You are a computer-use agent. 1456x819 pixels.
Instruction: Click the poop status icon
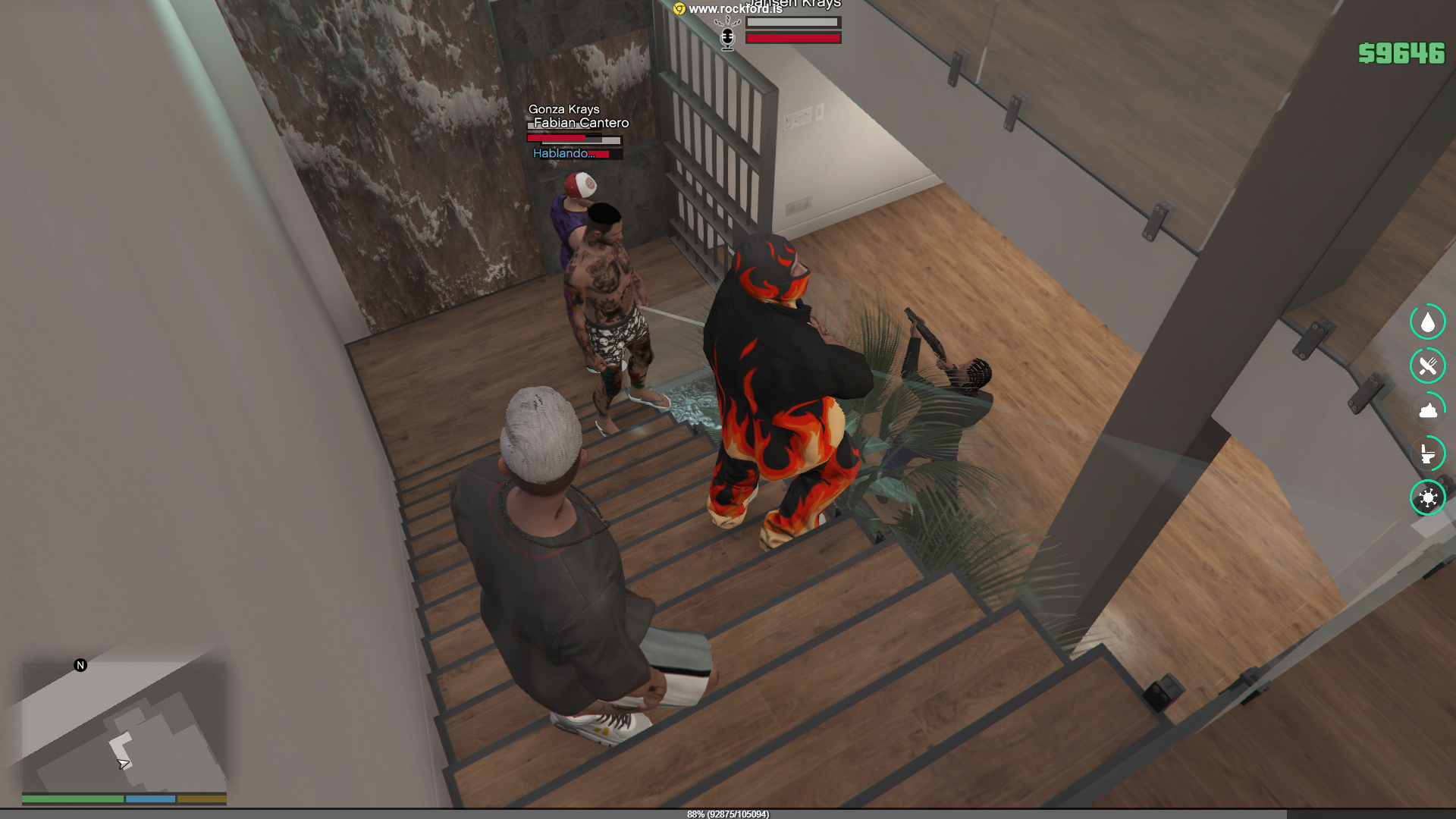(x=1427, y=410)
